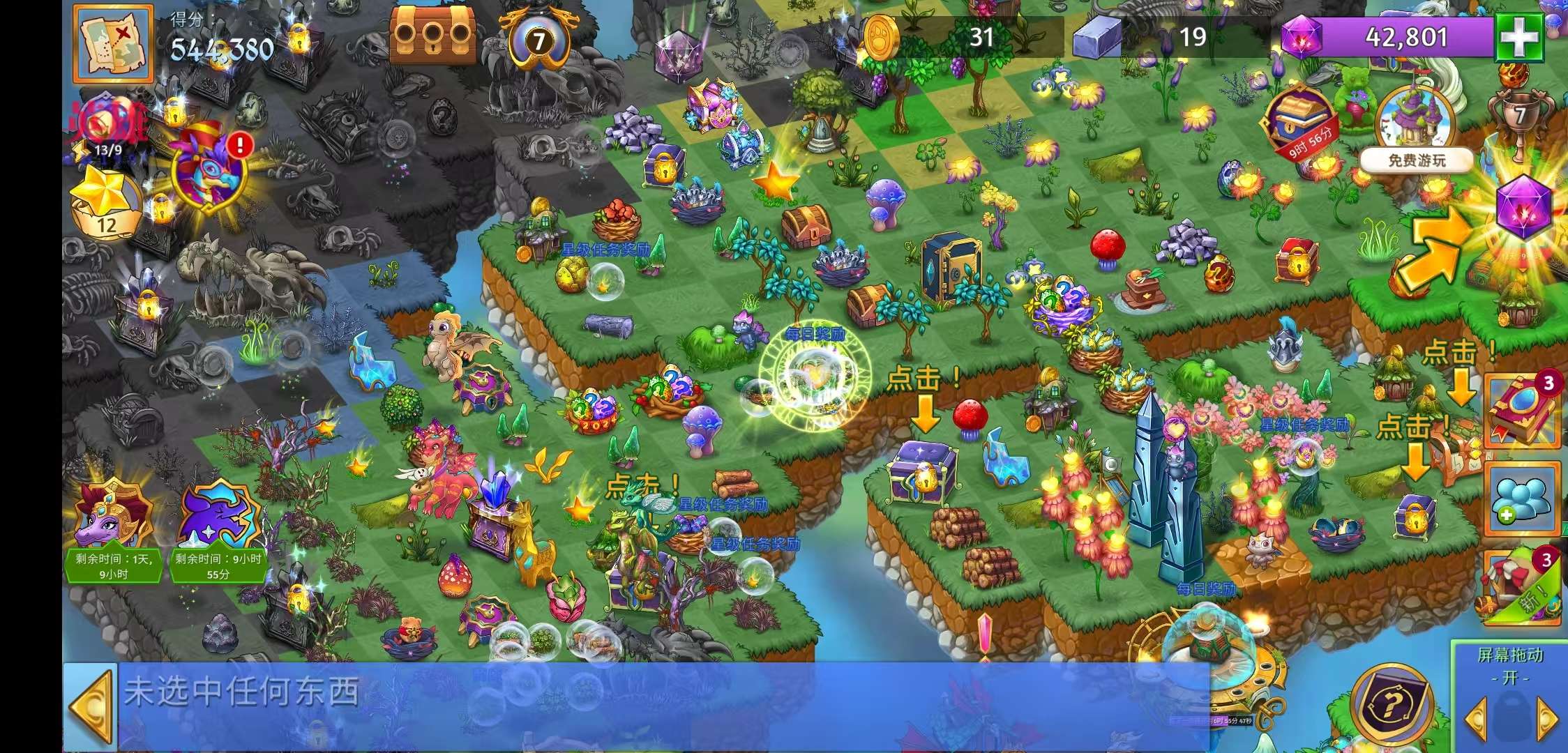
Task: Tap the glowing purple gem offer
Action: (1523, 207)
